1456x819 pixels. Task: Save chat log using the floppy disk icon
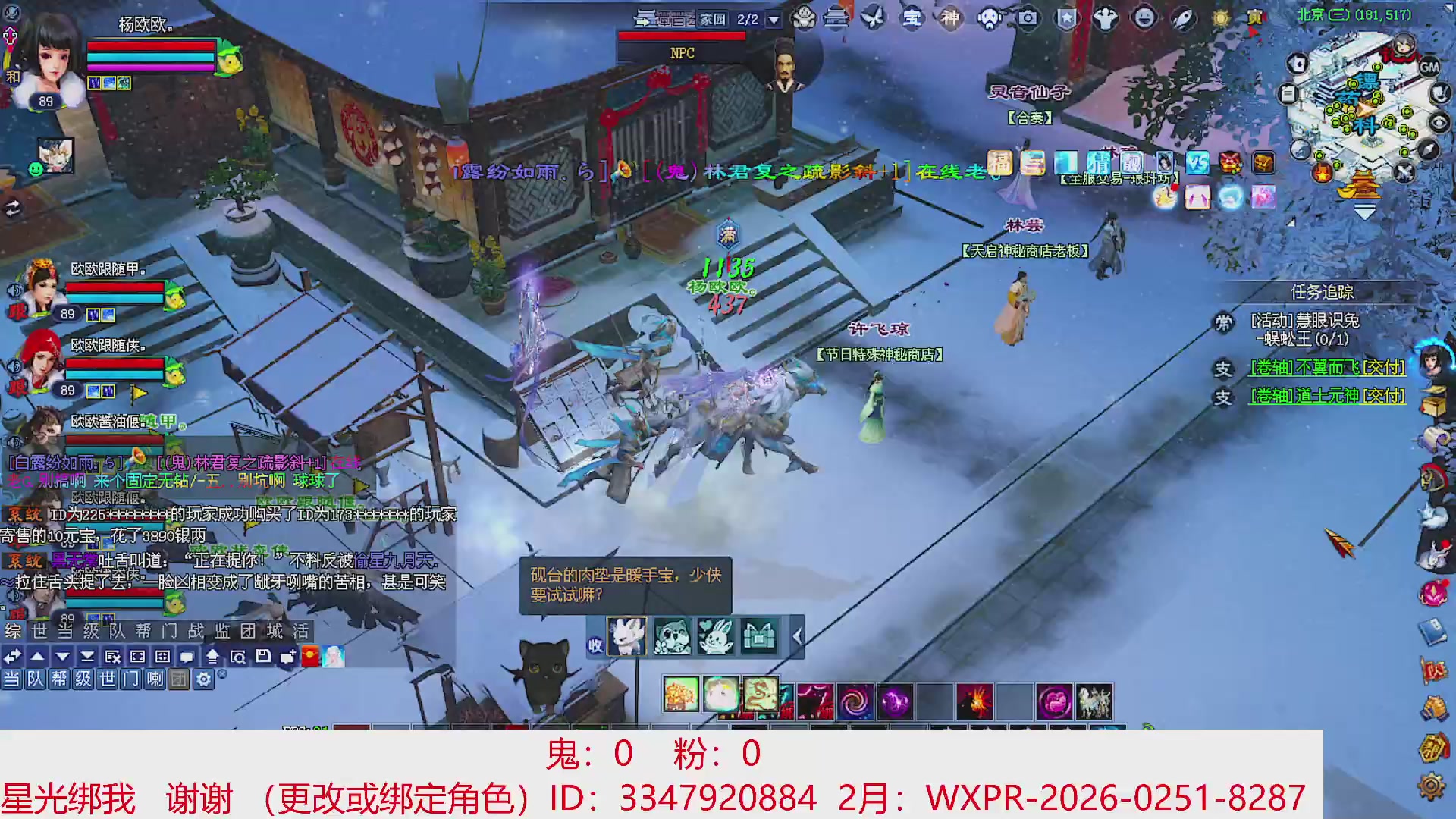(262, 655)
